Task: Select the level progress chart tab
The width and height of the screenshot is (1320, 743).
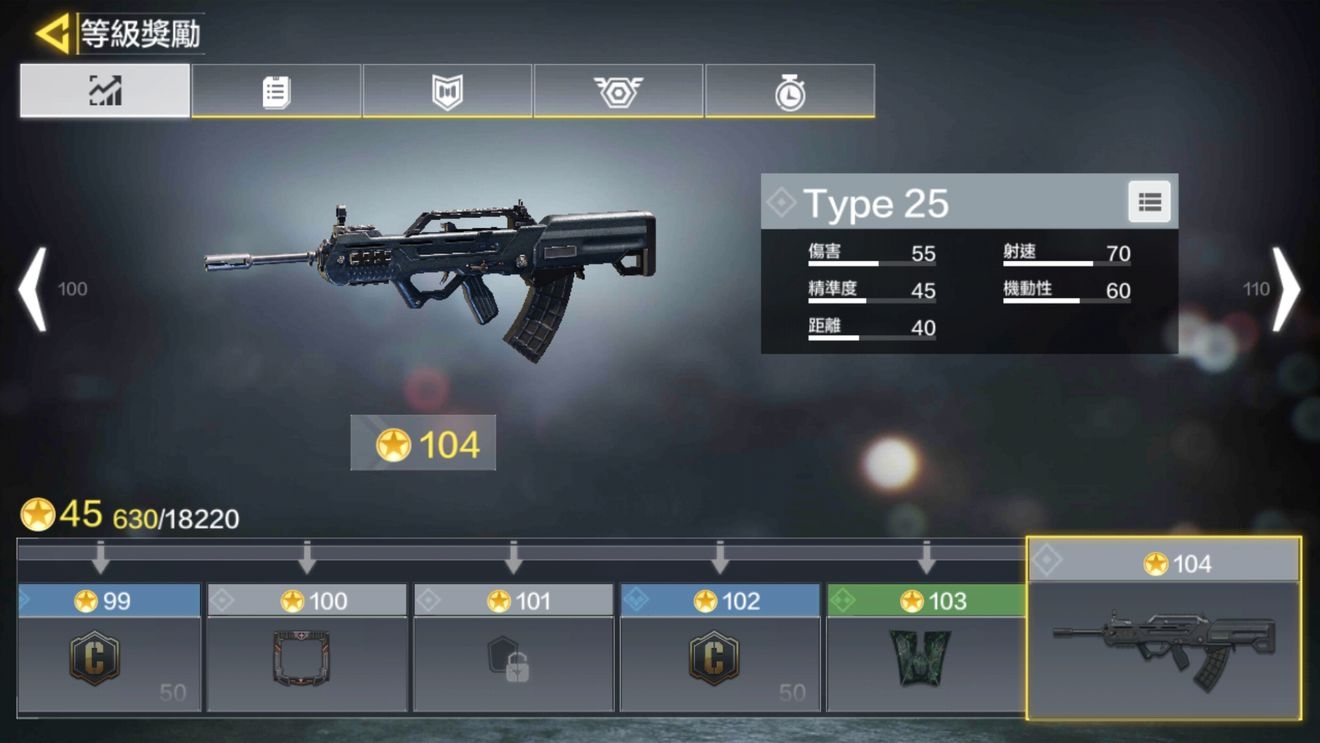Action: pyautogui.click(x=105, y=91)
